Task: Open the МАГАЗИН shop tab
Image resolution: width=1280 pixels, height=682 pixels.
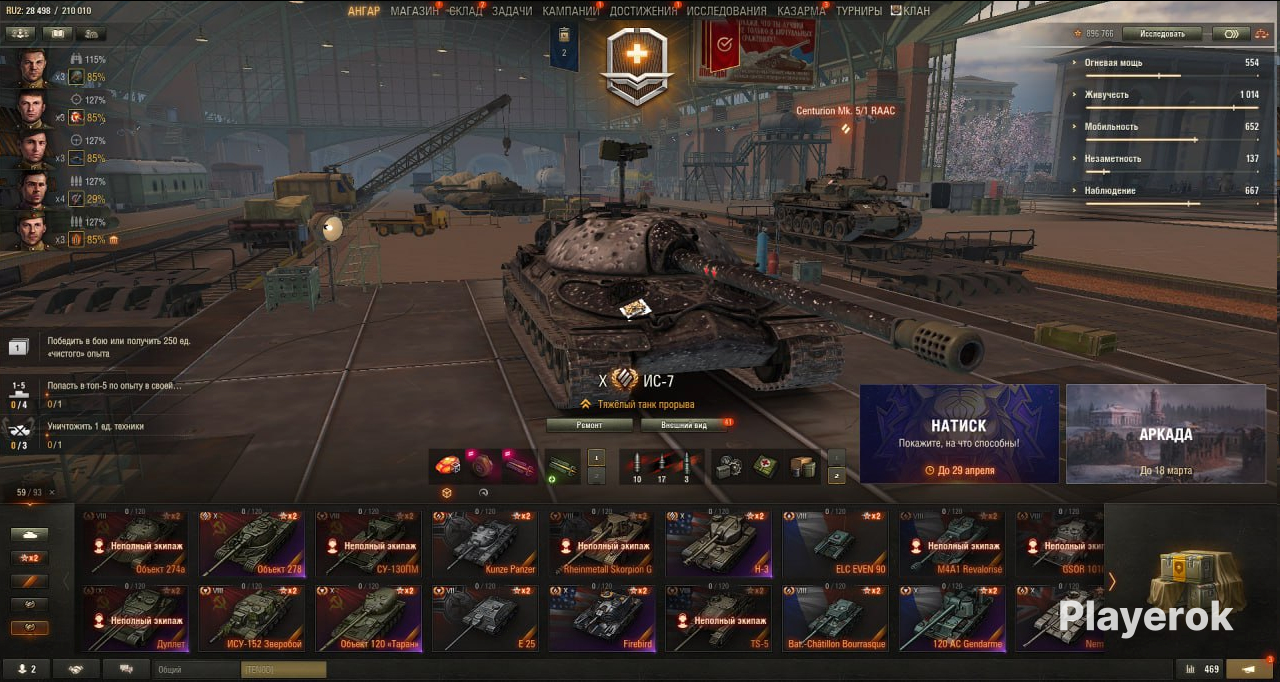Action: [x=414, y=11]
